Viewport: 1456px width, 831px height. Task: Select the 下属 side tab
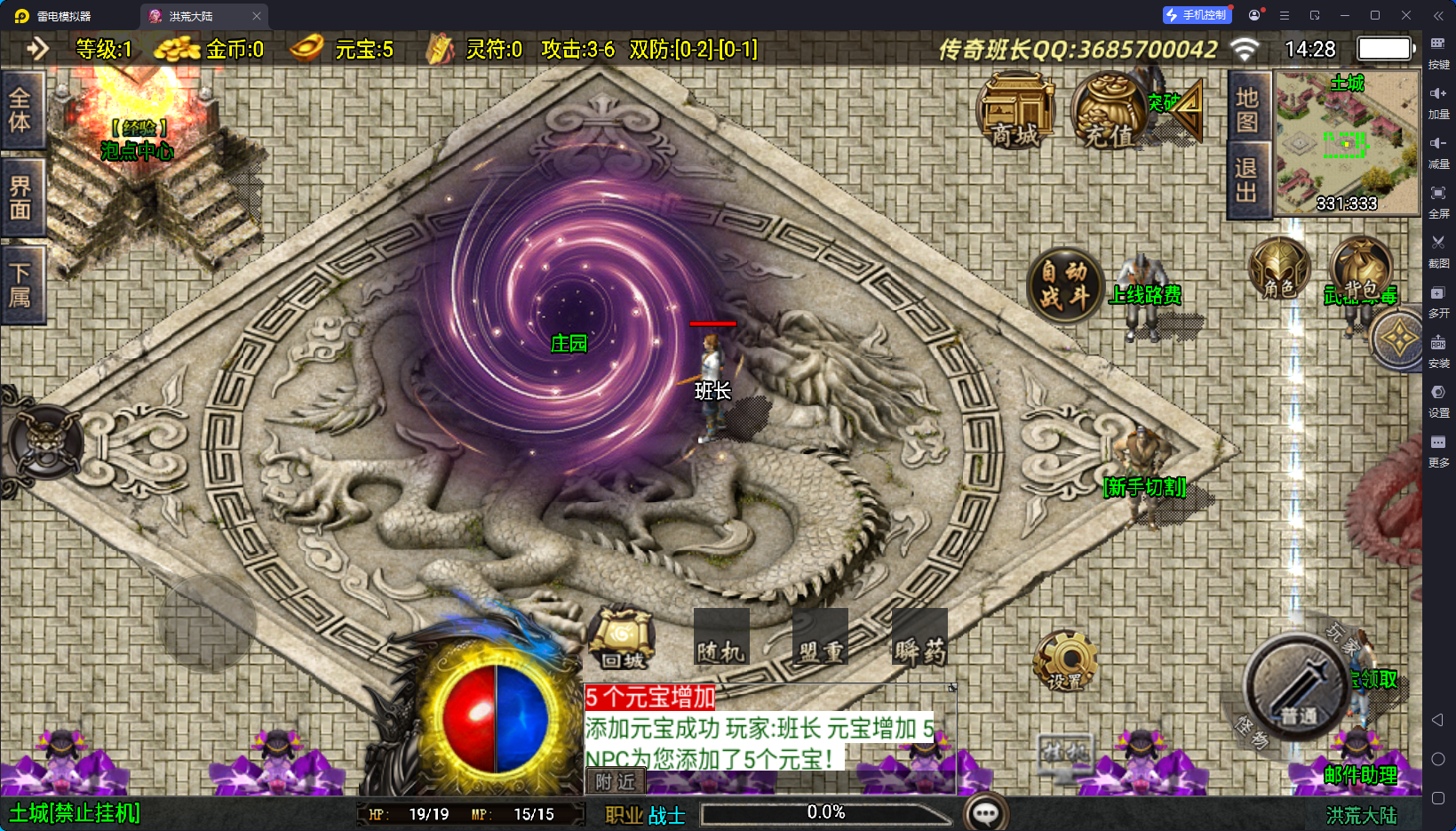[20, 284]
